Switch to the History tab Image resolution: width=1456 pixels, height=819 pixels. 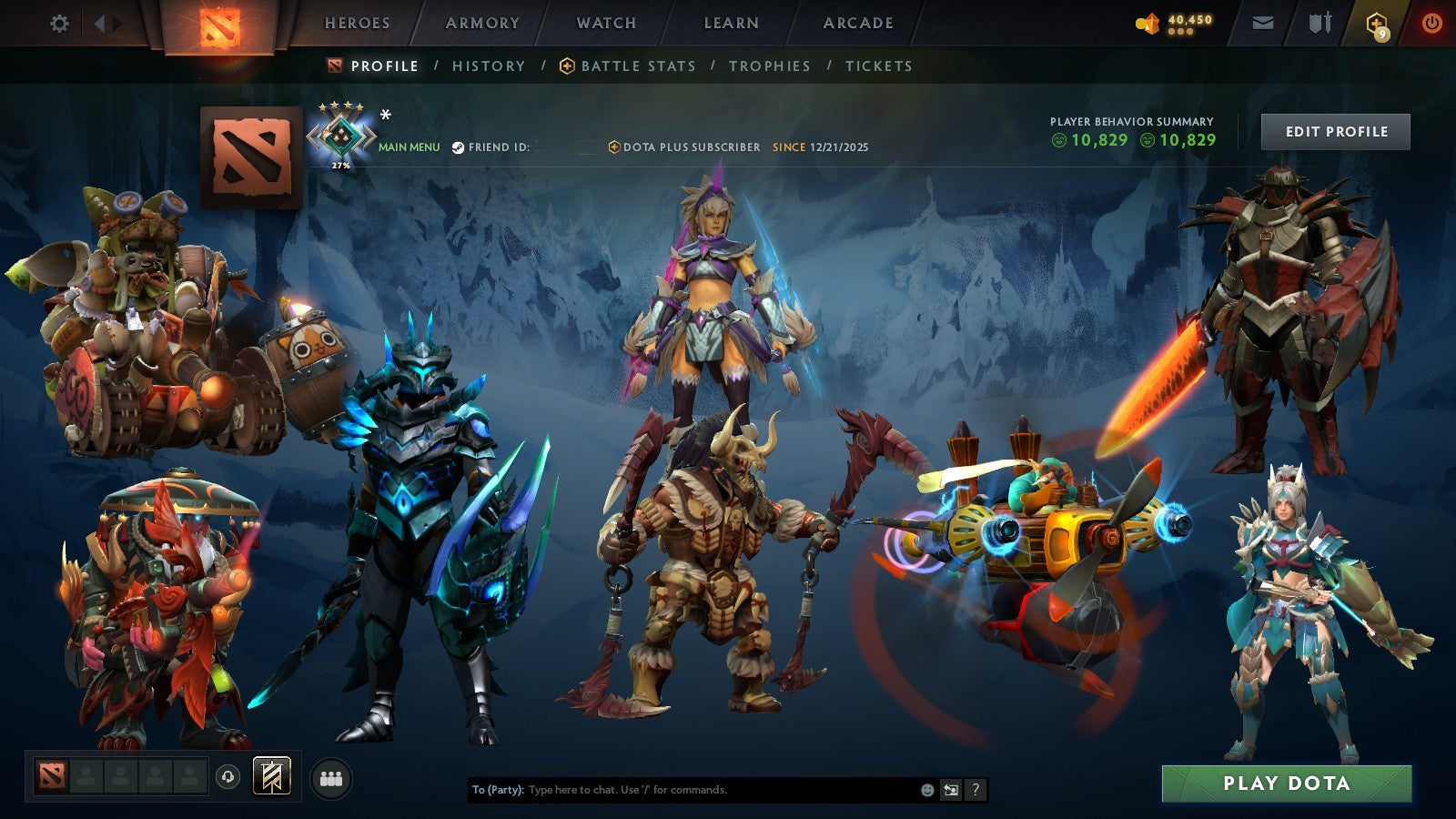click(x=489, y=66)
